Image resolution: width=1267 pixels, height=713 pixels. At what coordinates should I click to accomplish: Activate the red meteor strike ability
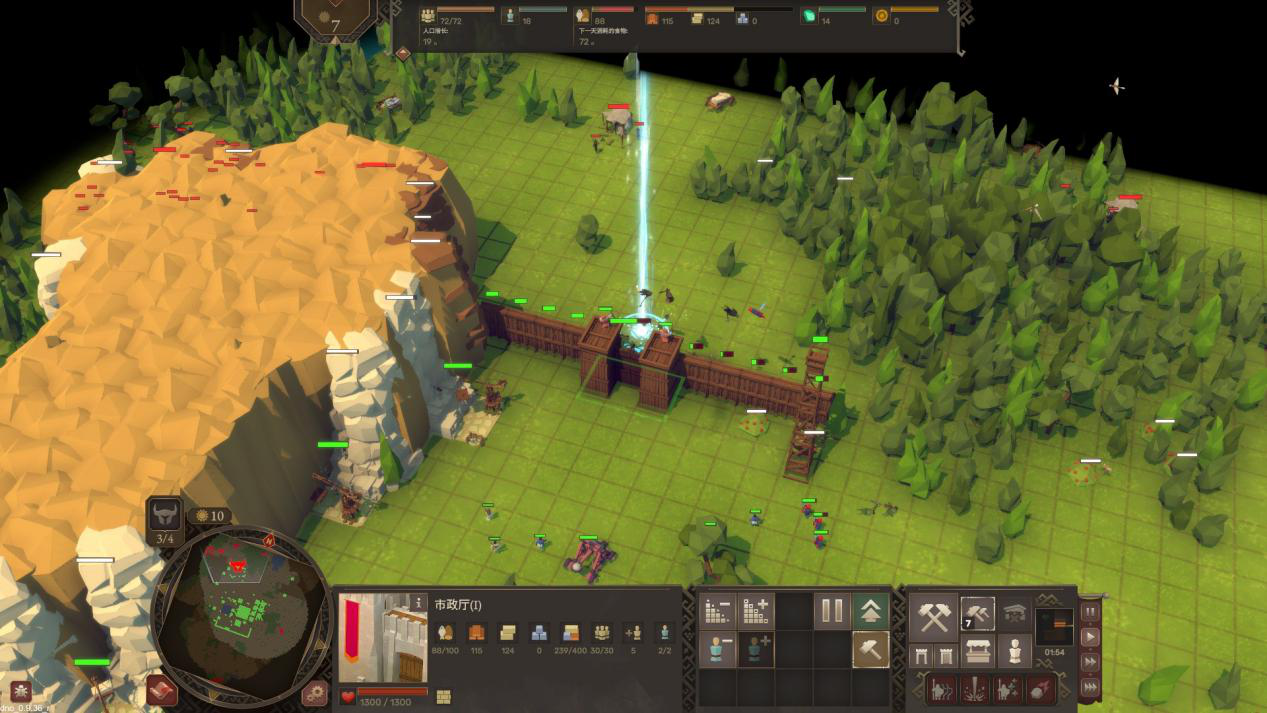[1041, 688]
